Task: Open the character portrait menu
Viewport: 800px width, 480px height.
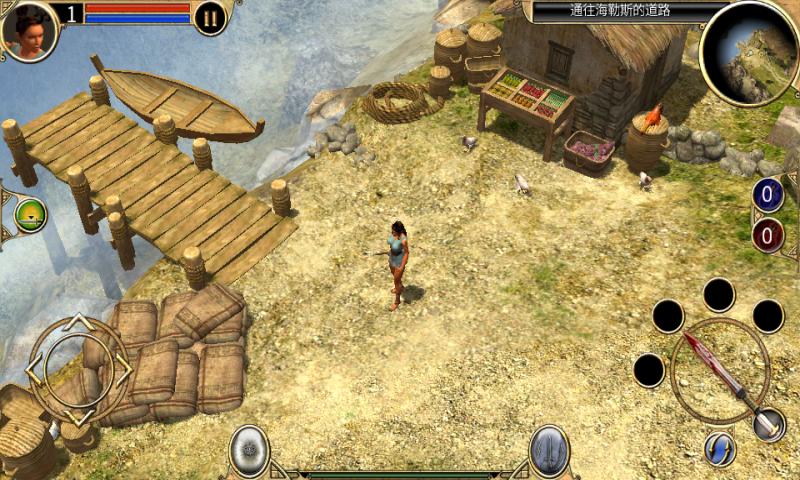Action: 29,29
